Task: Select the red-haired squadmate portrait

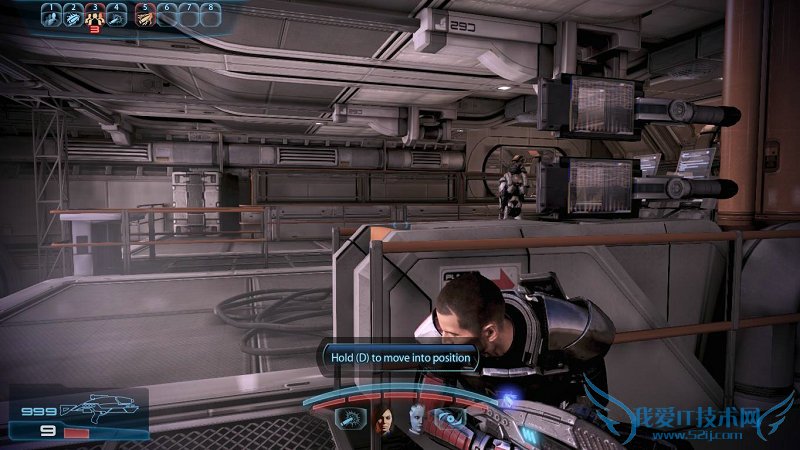Action: pos(383,421)
